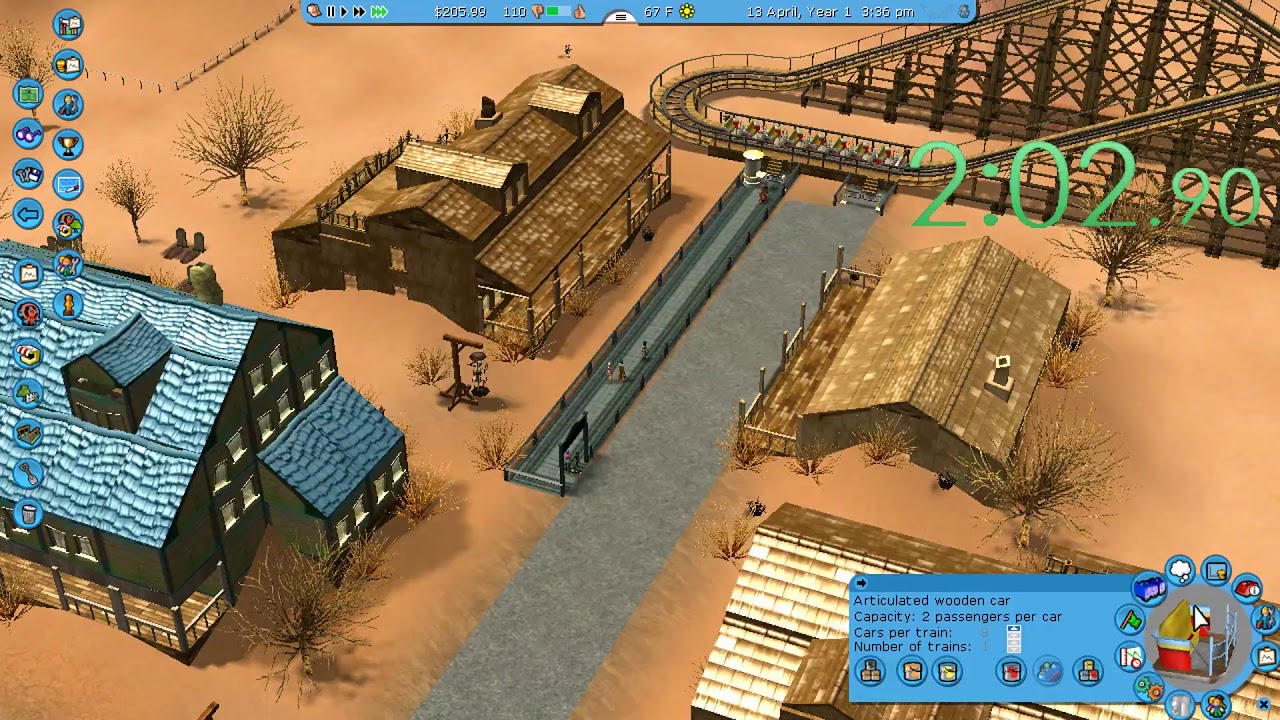Open ride operating settings with the gears icon
This screenshot has height=720, width=1280.
(1149, 686)
